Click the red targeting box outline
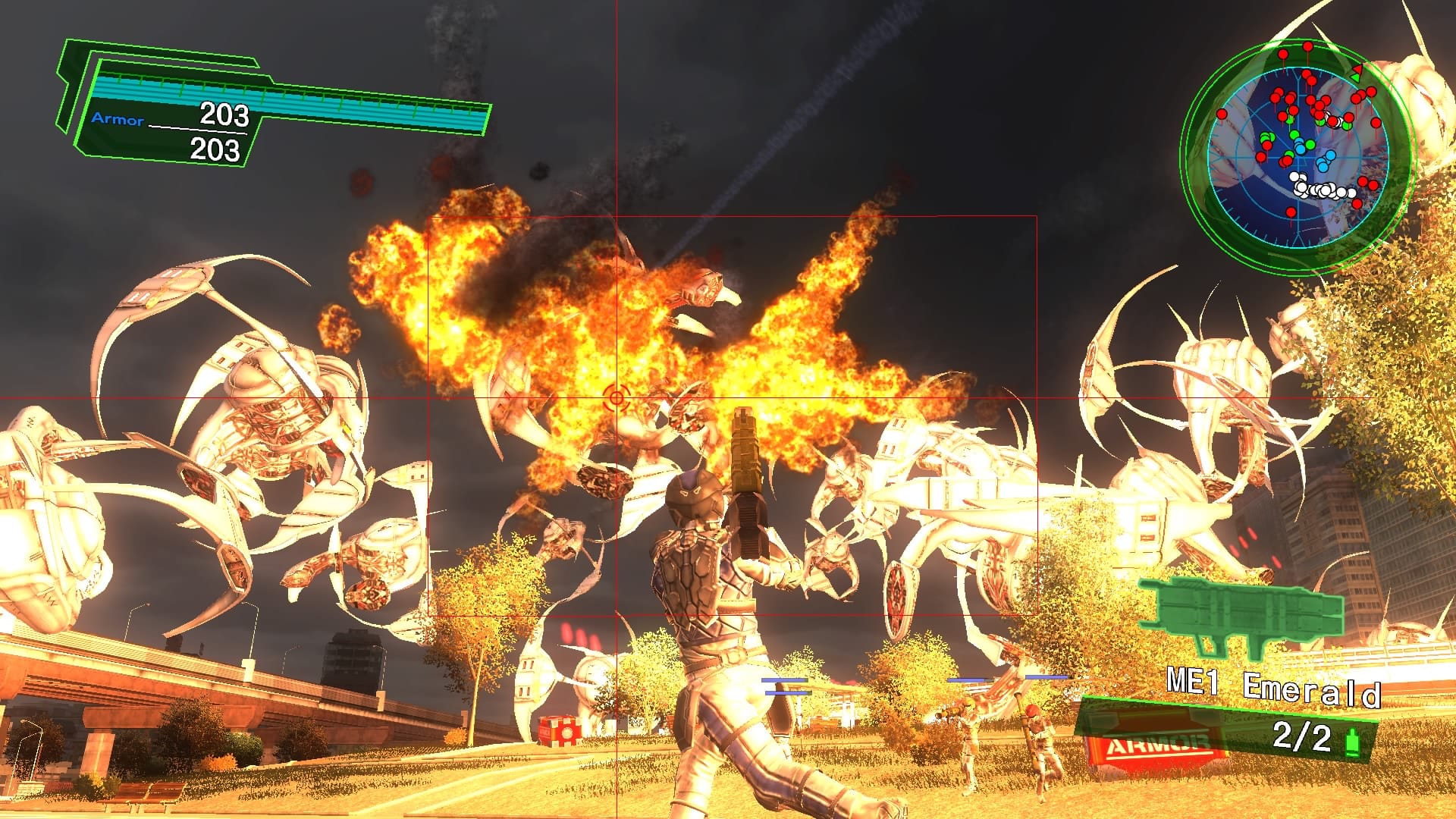Image resolution: width=1456 pixels, height=819 pixels. [732, 215]
